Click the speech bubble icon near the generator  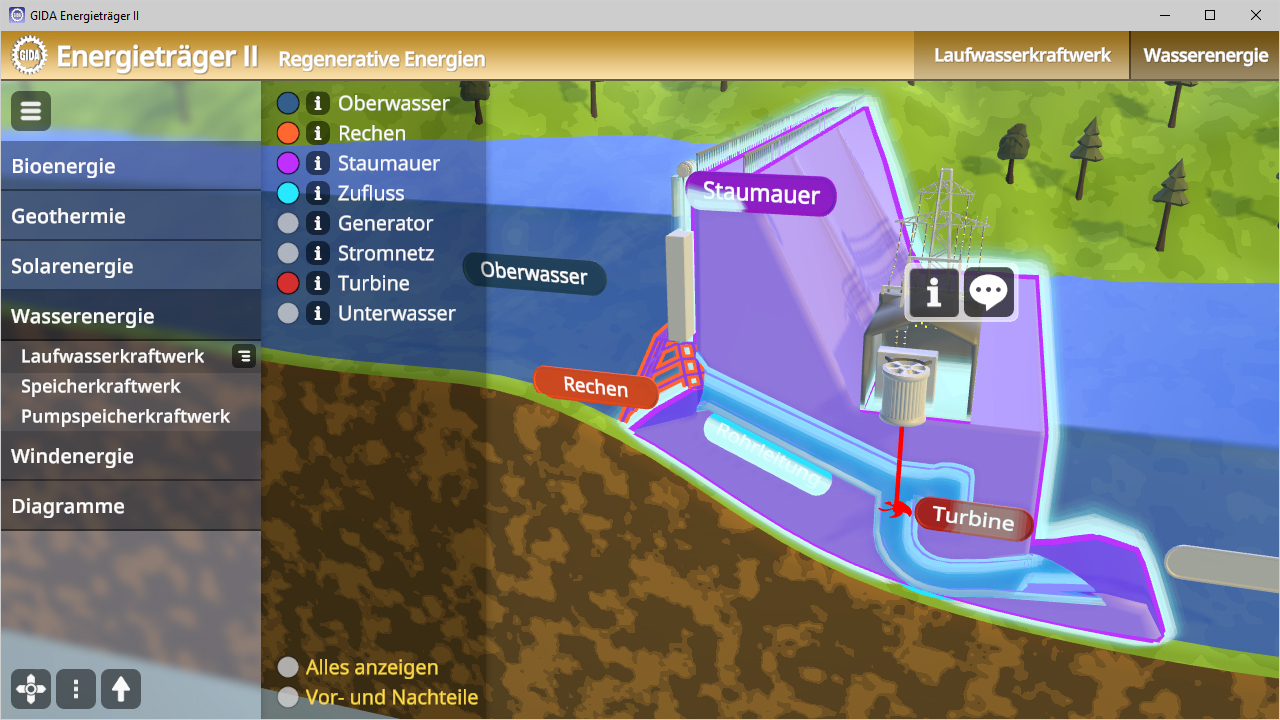989,292
